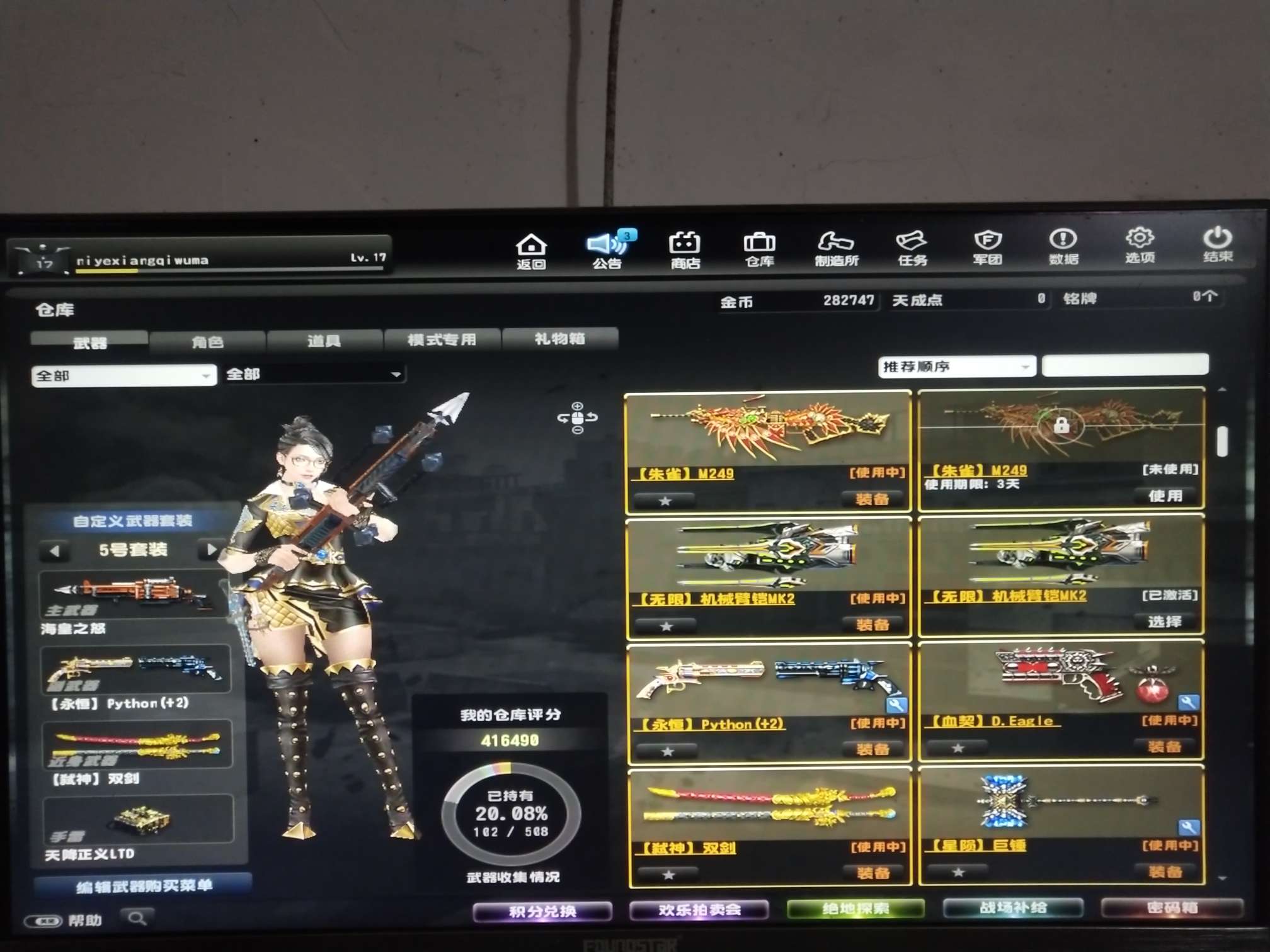1270x952 pixels.
Task: Toggle the star favorite on 【朱雀】M249
Action: point(665,499)
